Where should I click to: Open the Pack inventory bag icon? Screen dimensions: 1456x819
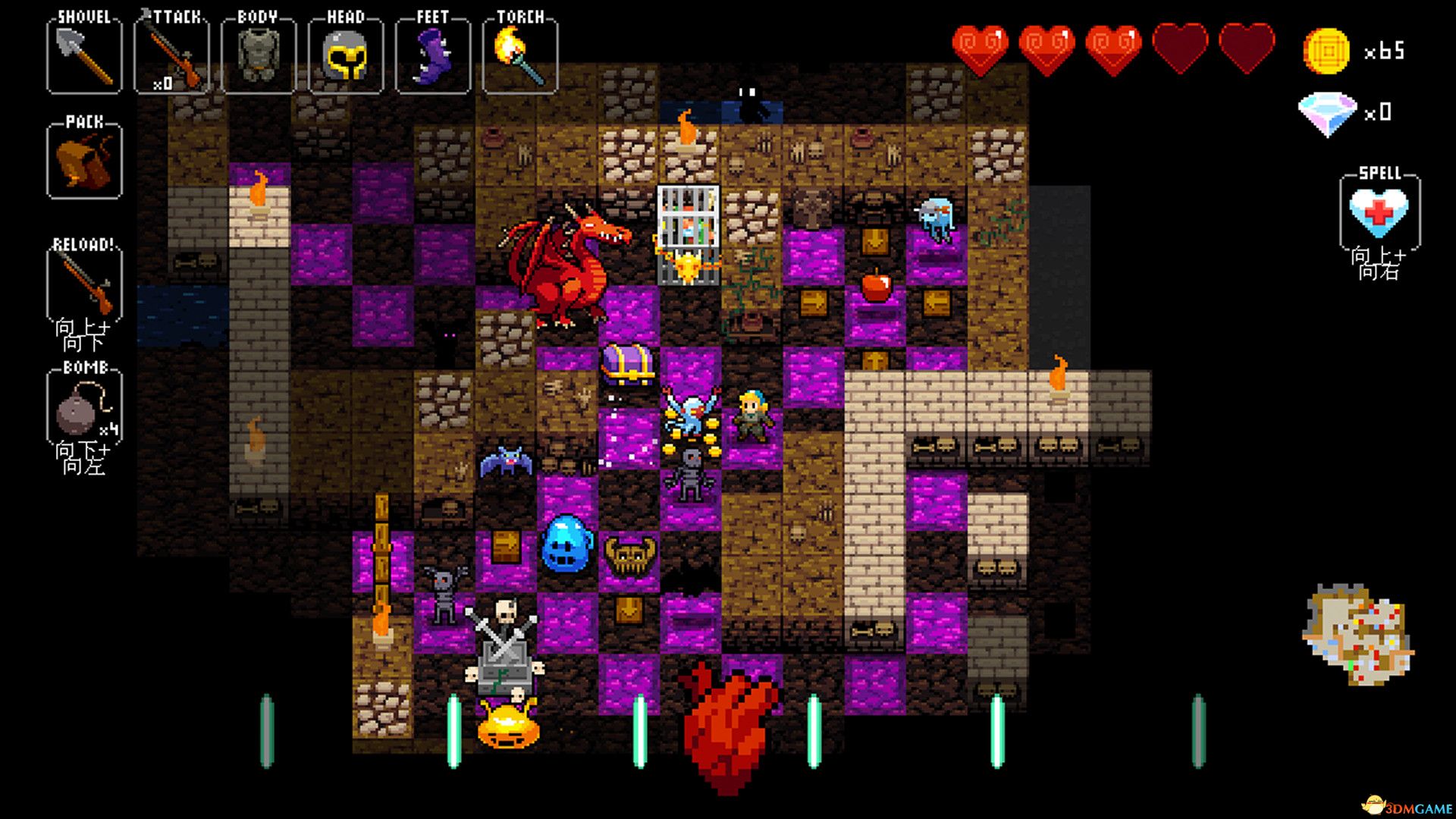[x=83, y=161]
